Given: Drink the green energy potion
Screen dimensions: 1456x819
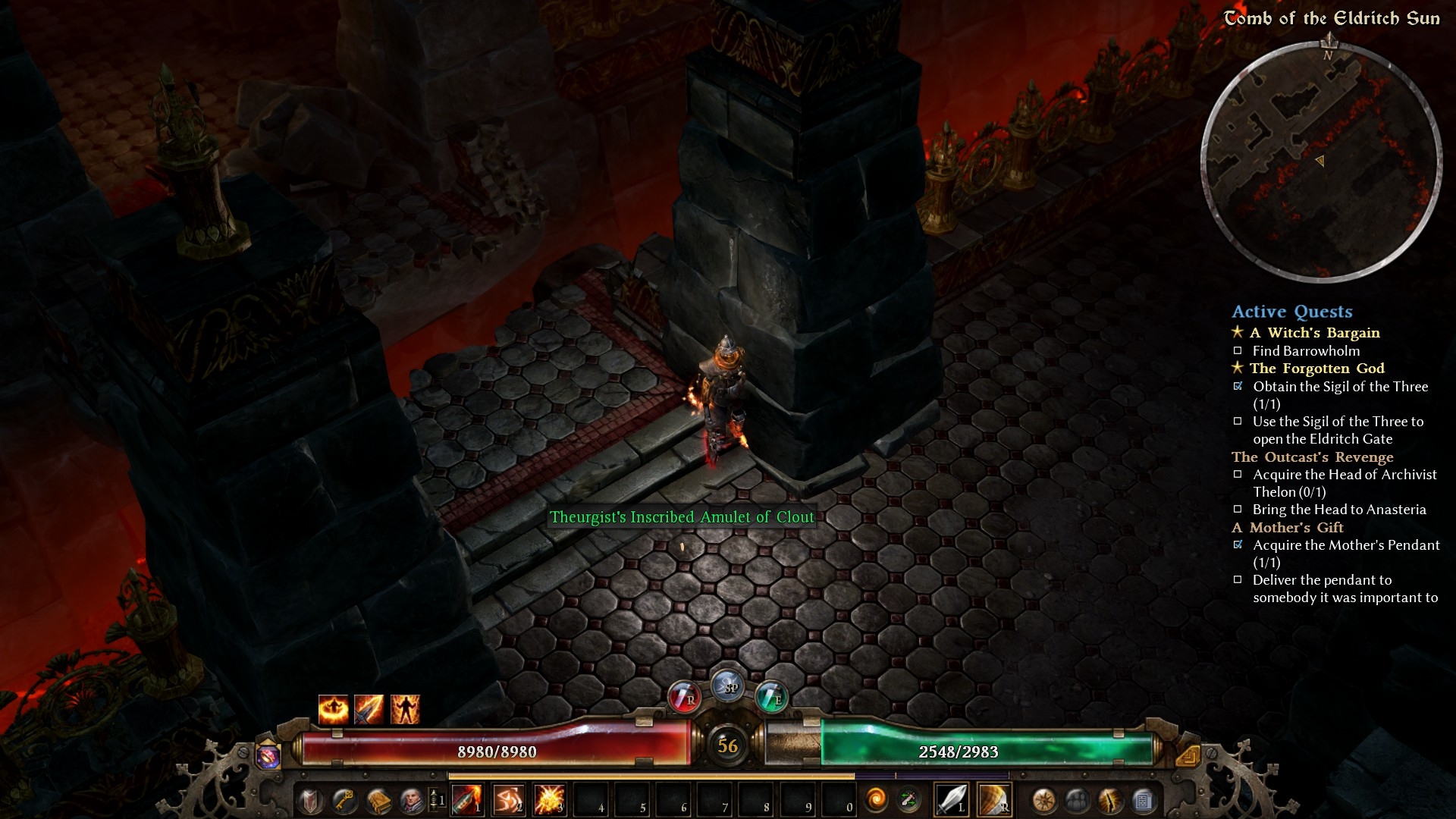Looking at the screenshot, I should [771, 696].
